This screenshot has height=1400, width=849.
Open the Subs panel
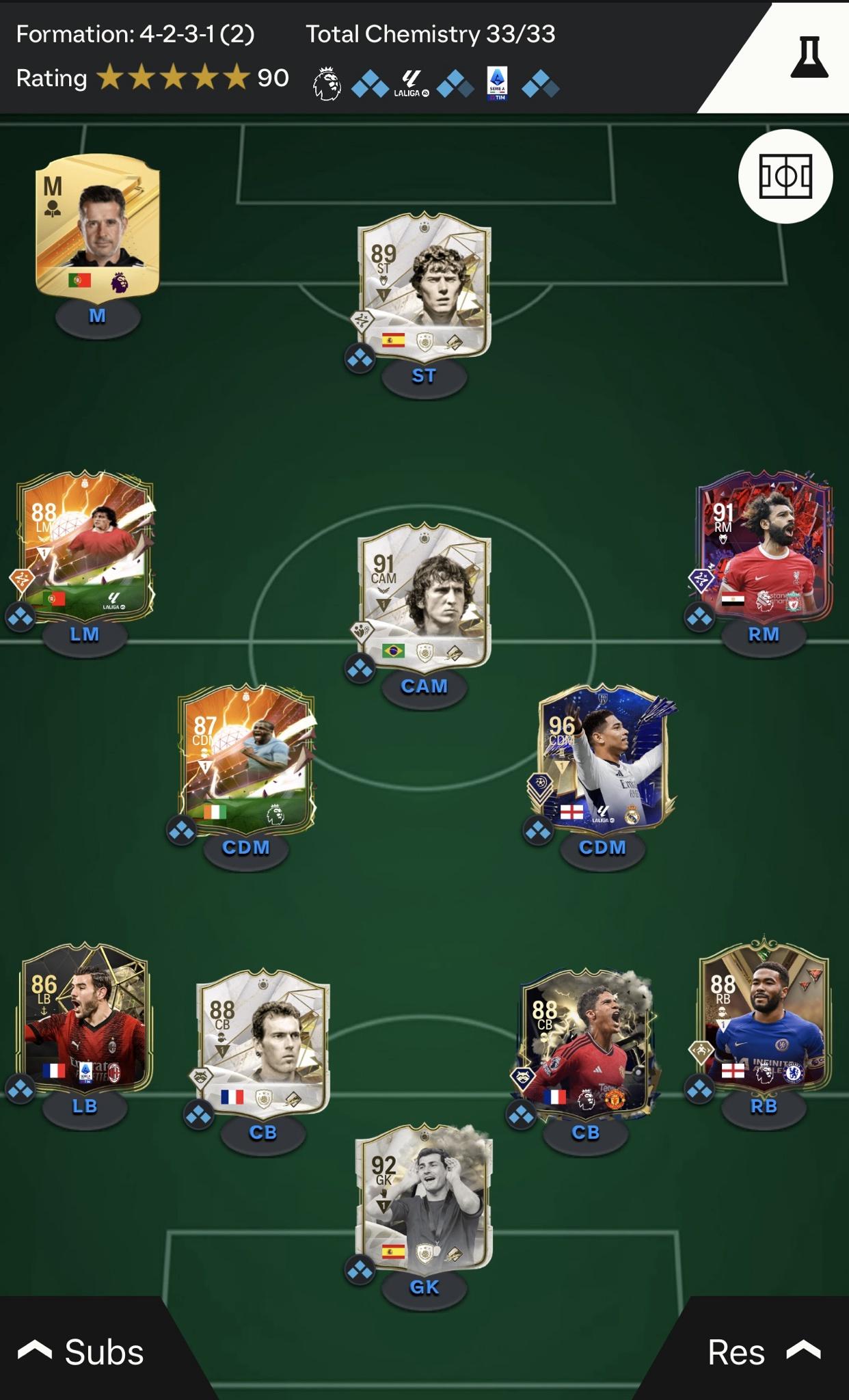coord(82,1351)
